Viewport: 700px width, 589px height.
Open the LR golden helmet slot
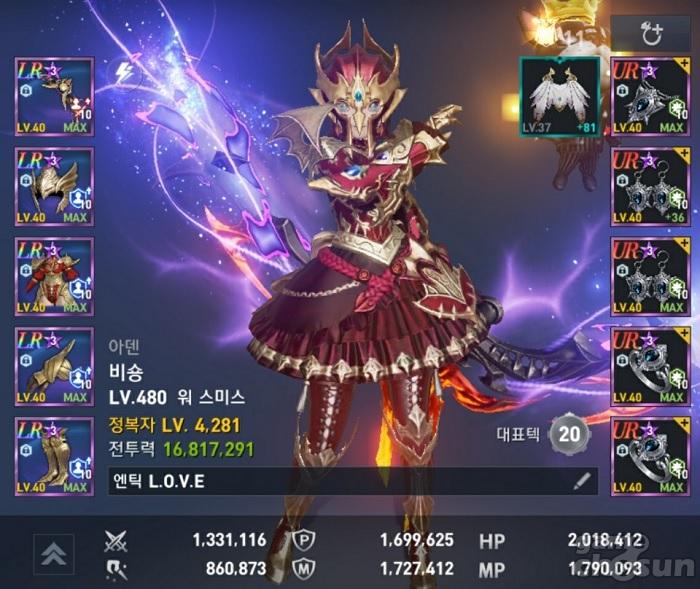point(54,186)
